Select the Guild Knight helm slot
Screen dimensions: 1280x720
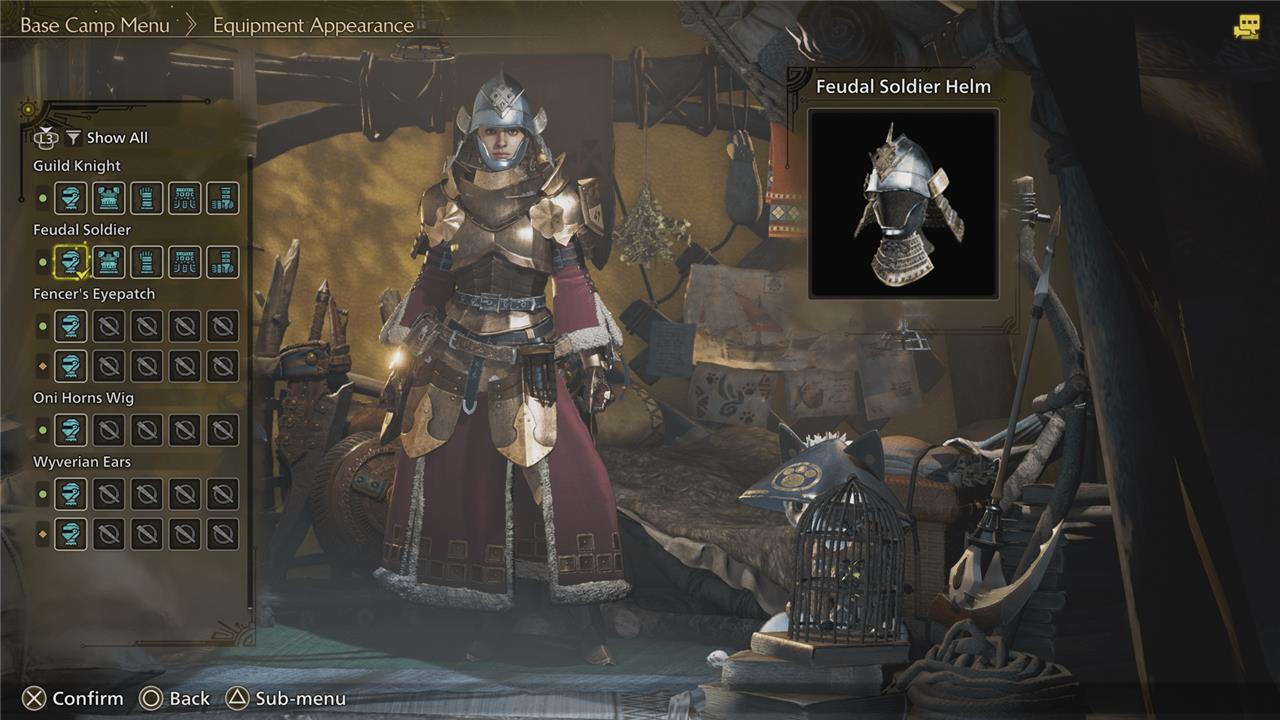pyautogui.click(x=70, y=198)
